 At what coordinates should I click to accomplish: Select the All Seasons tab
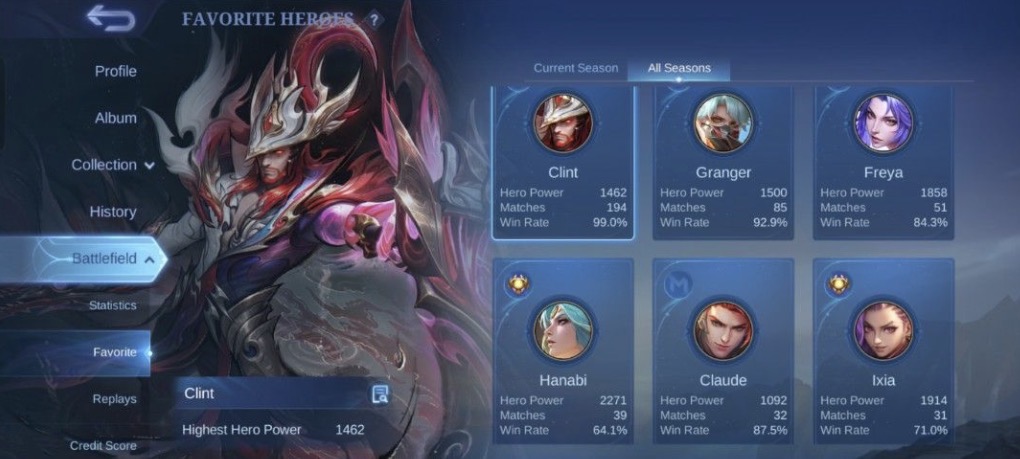679,68
